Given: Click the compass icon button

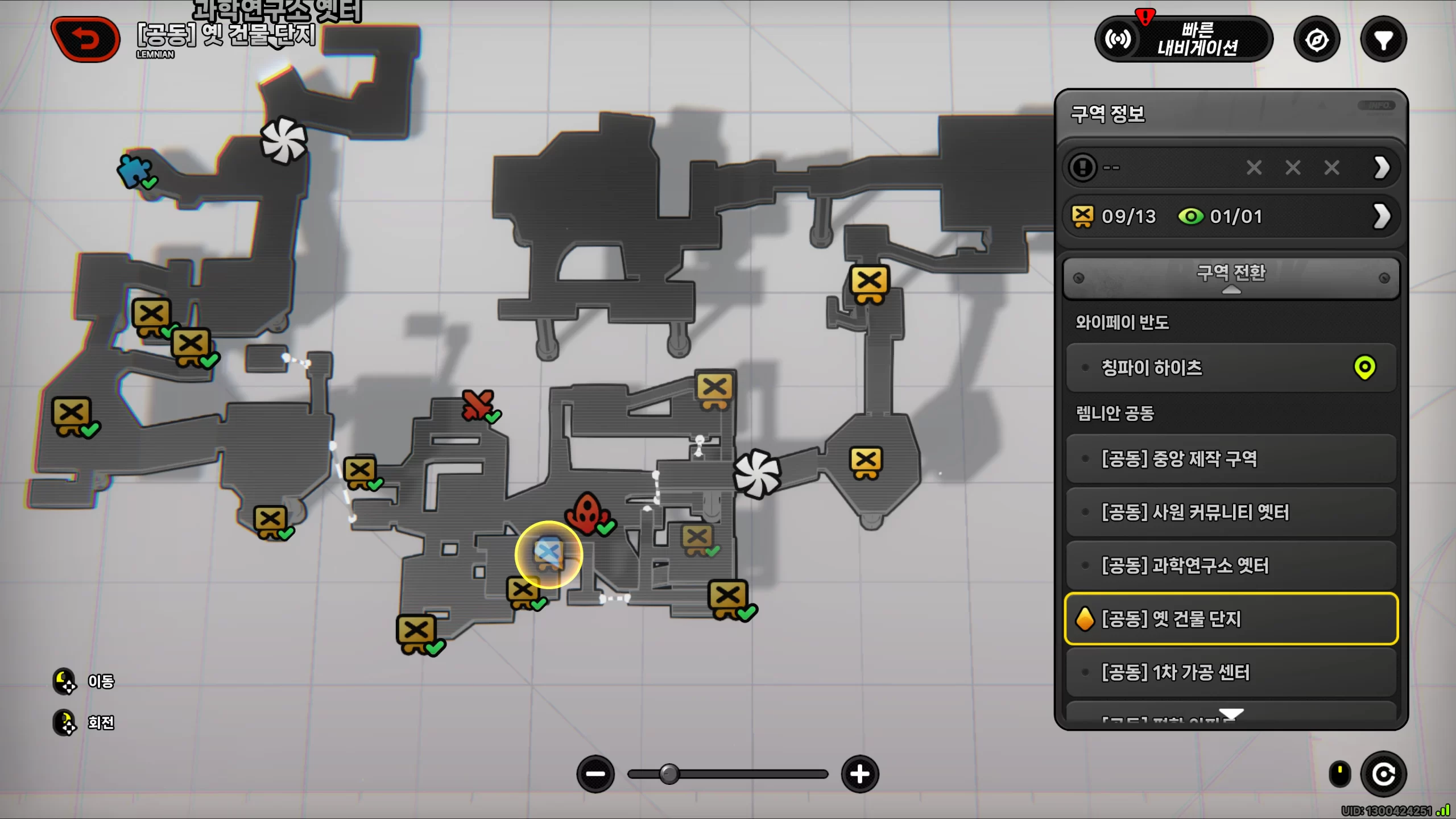Looking at the screenshot, I should pyautogui.click(x=1317, y=40).
